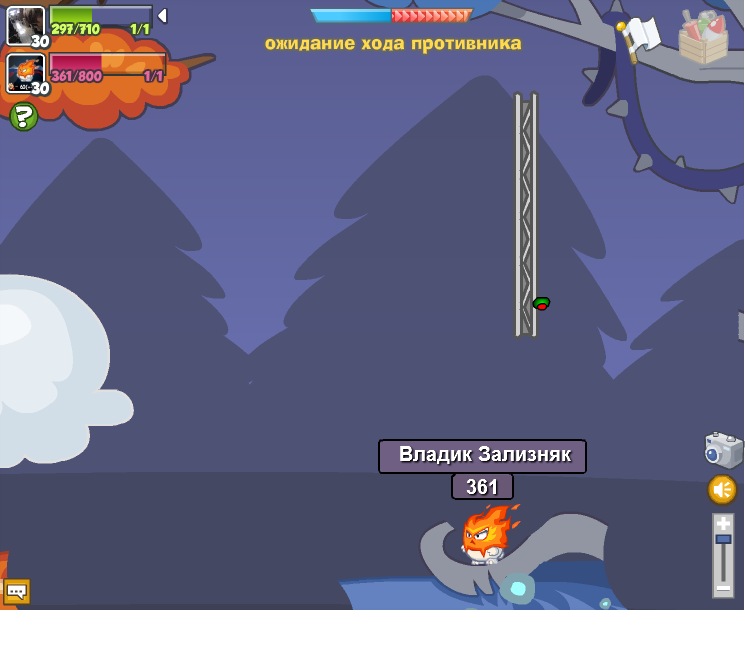
Task: Click the blue zoom slider handle
Action: (723, 539)
